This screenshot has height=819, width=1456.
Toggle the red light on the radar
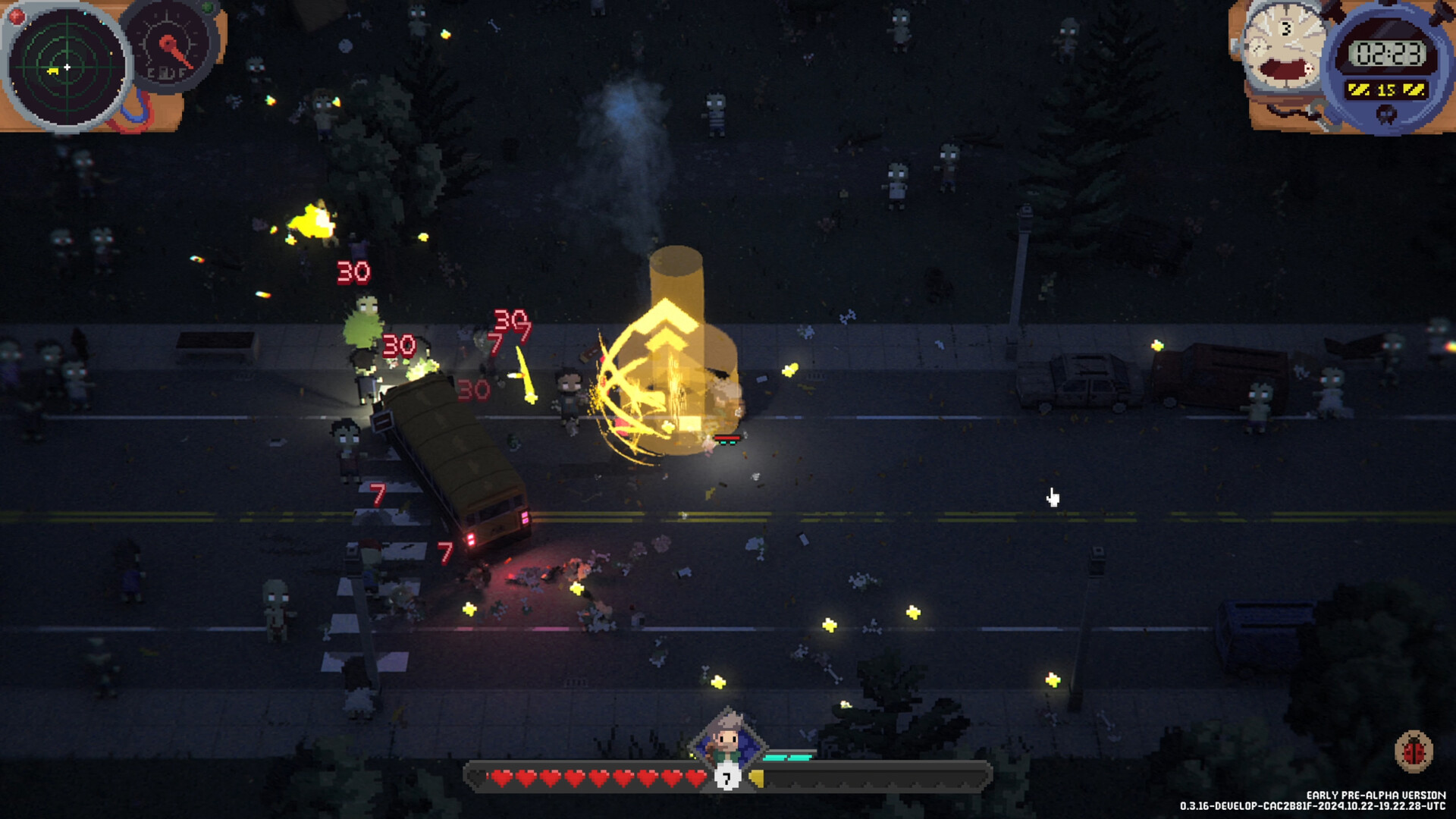(x=16, y=17)
